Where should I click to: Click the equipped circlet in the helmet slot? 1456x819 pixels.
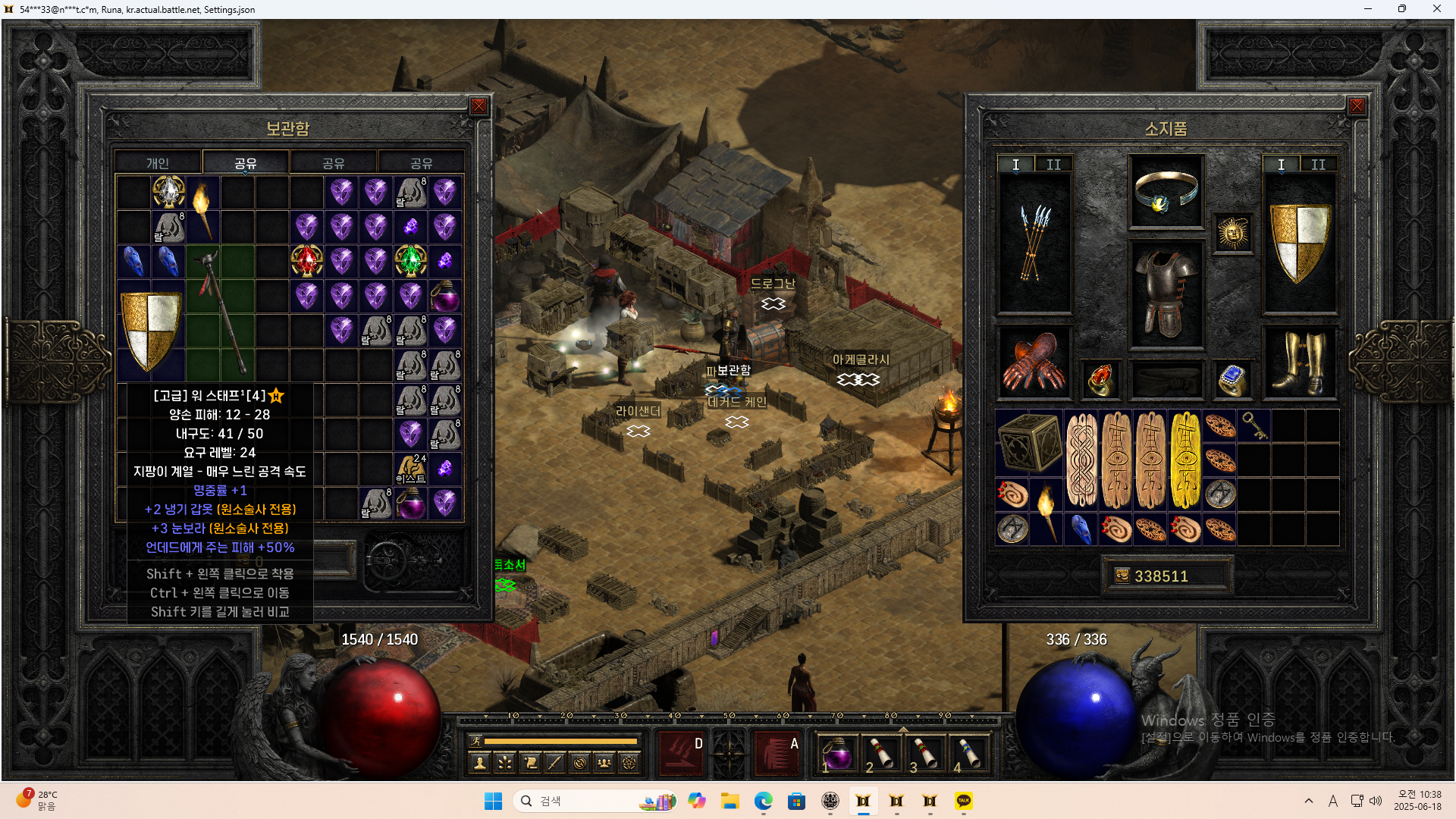[1166, 191]
